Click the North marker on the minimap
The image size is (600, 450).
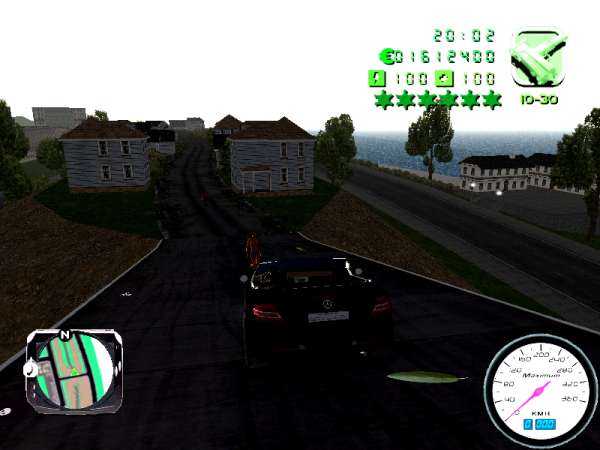[x=65, y=335]
